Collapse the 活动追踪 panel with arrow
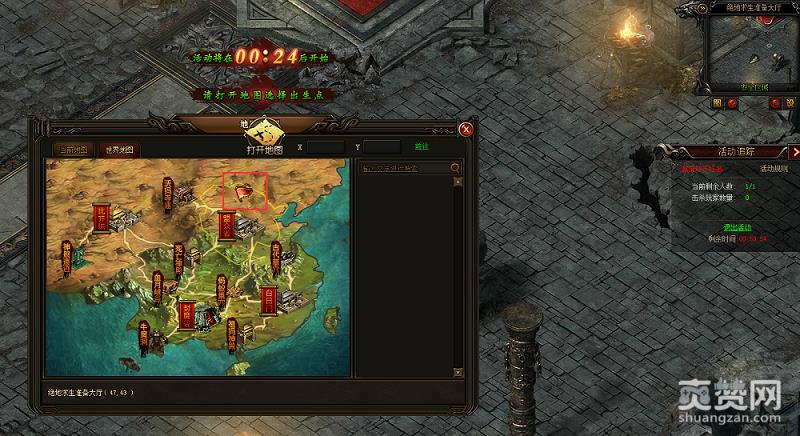Viewport: 800px width, 436px height. [794, 152]
